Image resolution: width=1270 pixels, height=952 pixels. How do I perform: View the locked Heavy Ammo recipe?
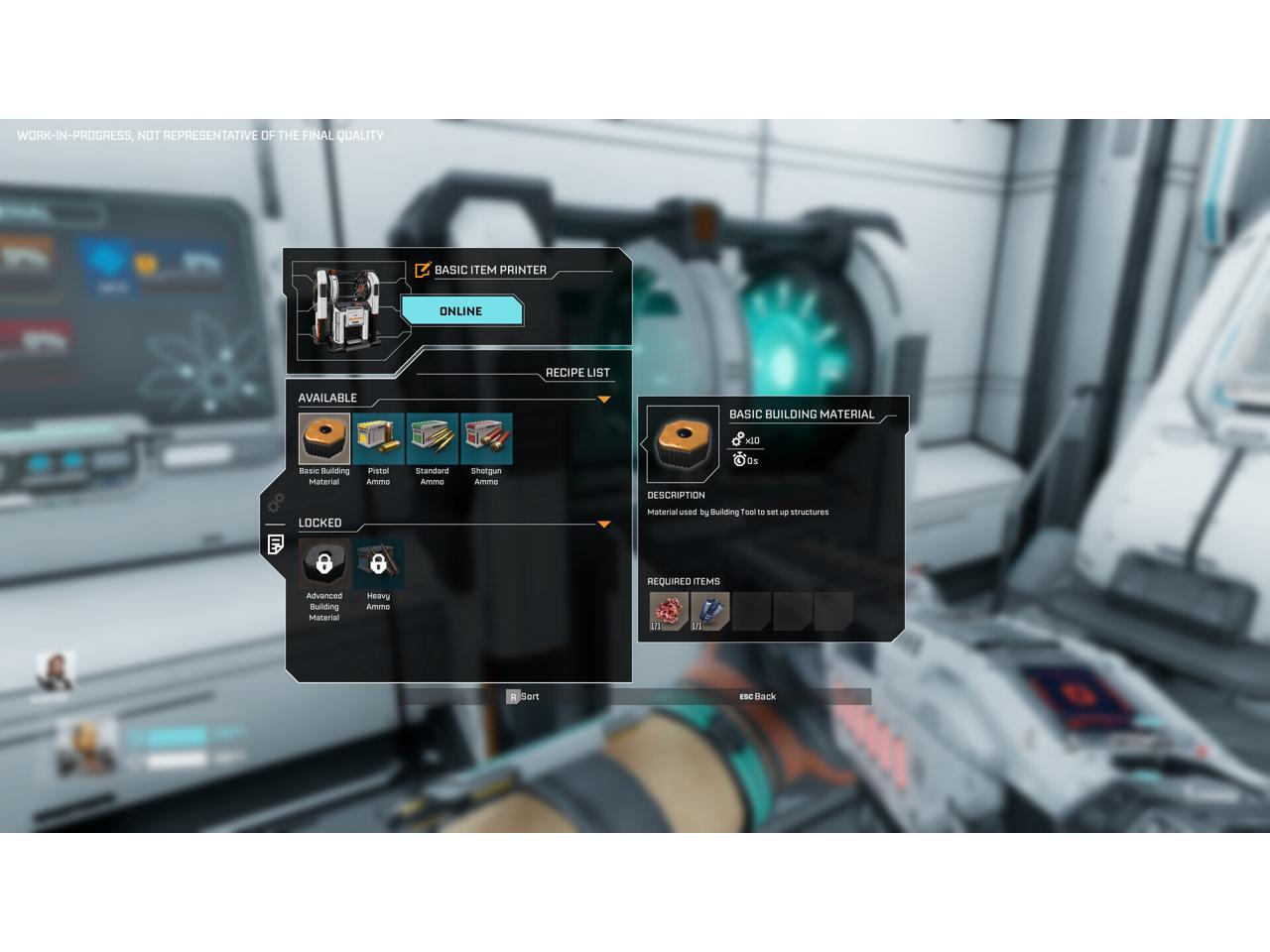pyautogui.click(x=378, y=564)
